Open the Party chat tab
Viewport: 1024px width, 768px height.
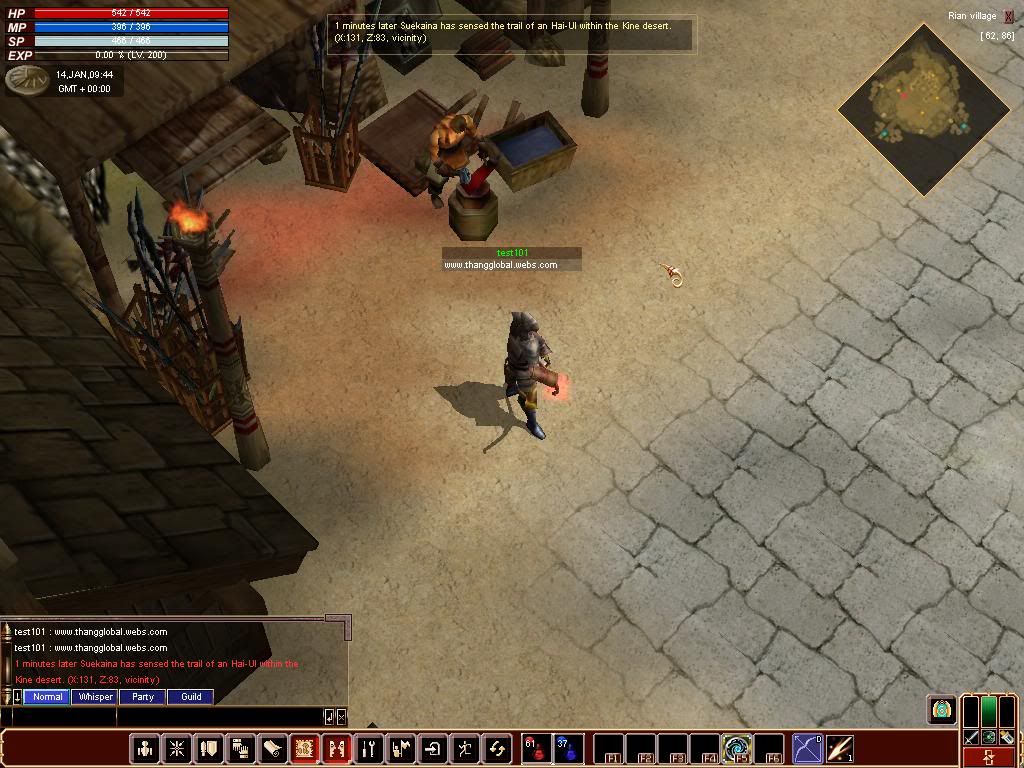(x=143, y=697)
